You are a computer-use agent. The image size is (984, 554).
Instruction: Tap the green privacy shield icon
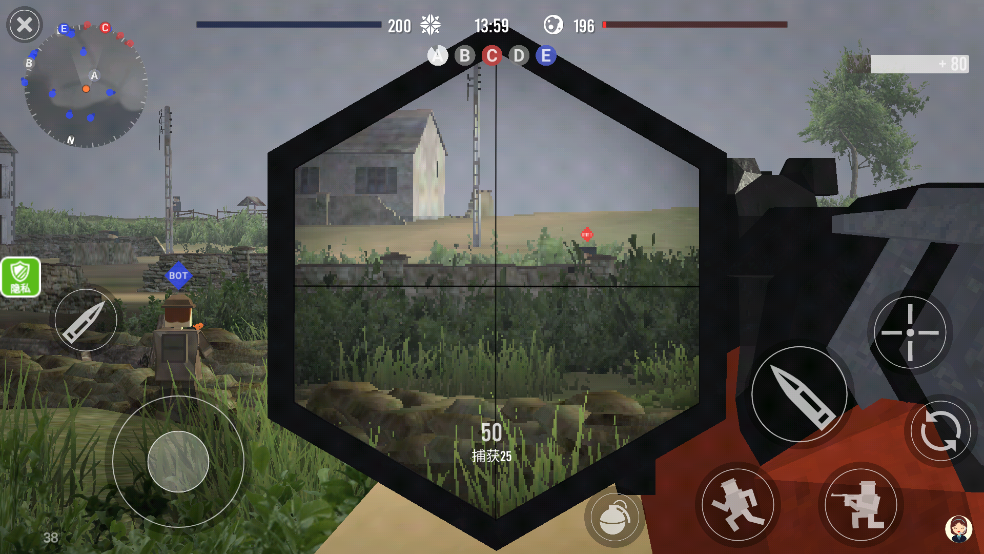20,276
